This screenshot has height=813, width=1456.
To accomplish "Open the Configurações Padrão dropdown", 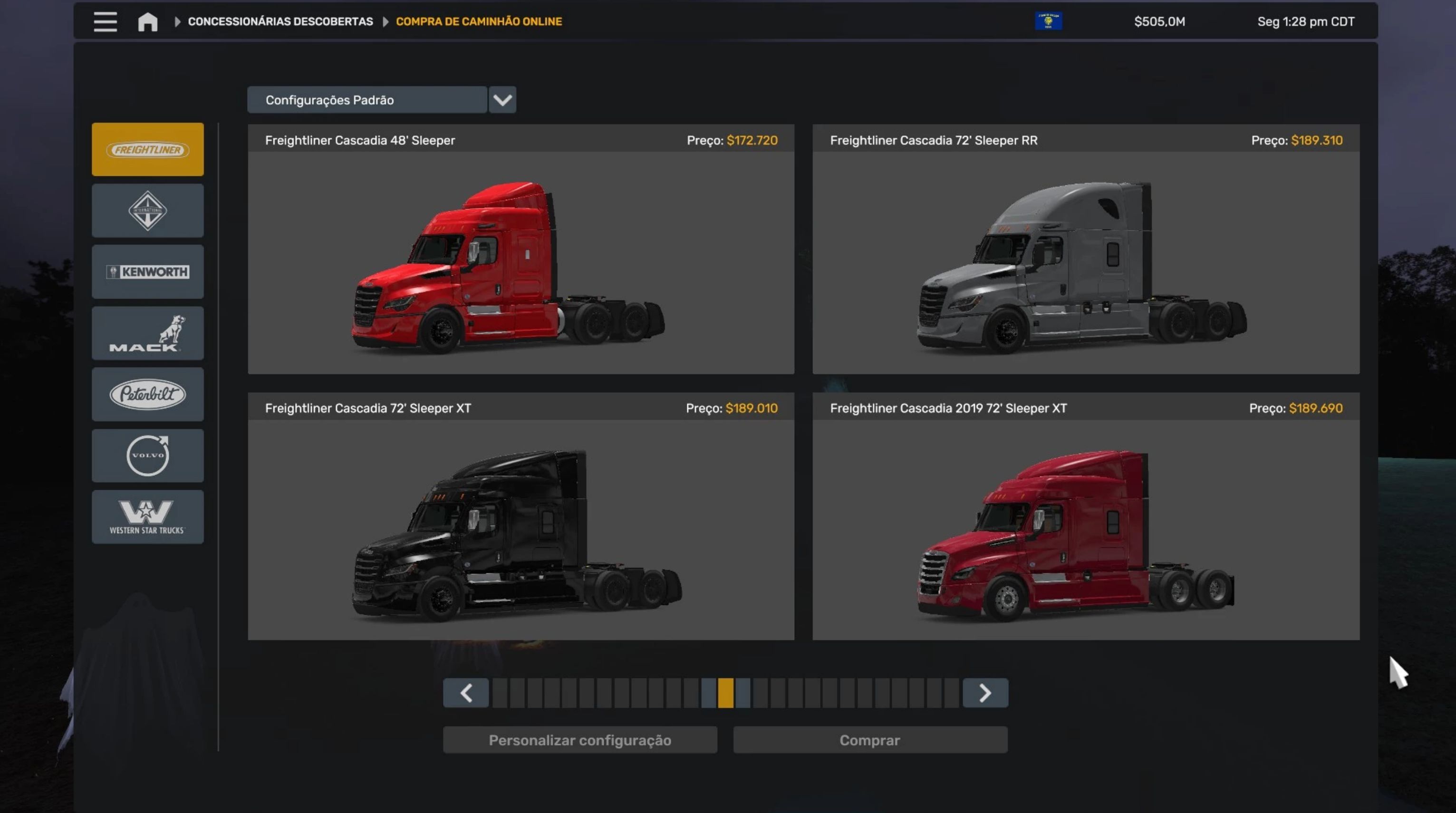I will coord(502,100).
